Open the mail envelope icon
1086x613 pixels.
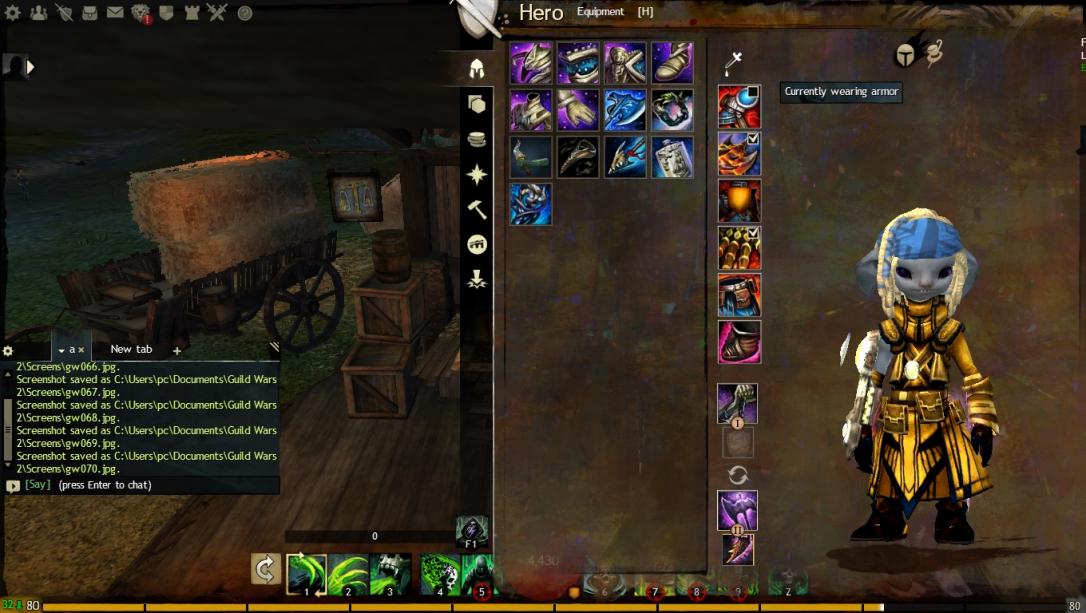(x=115, y=13)
